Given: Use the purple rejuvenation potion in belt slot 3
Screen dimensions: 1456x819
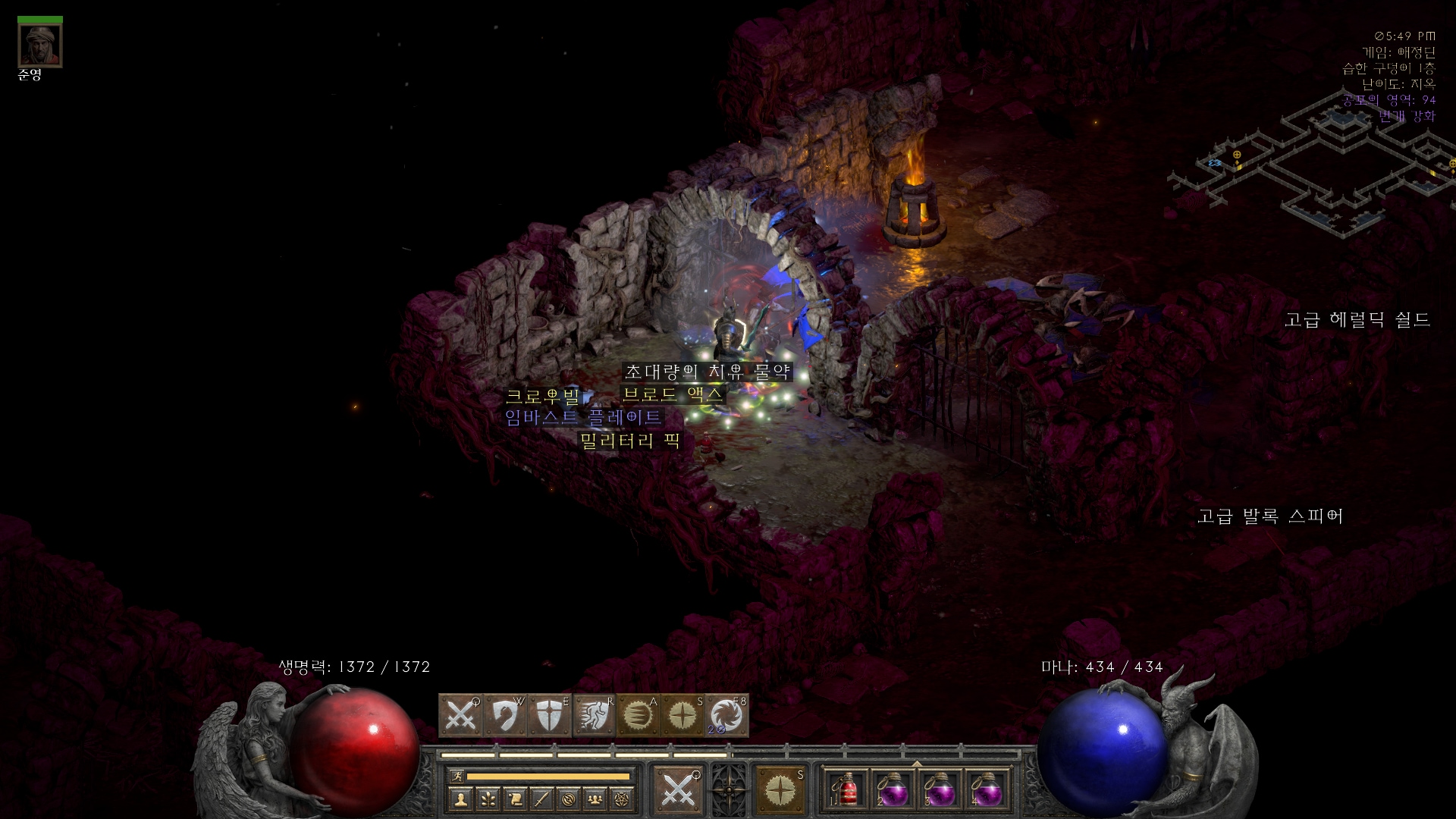Looking at the screenshot, I should 940,791.
